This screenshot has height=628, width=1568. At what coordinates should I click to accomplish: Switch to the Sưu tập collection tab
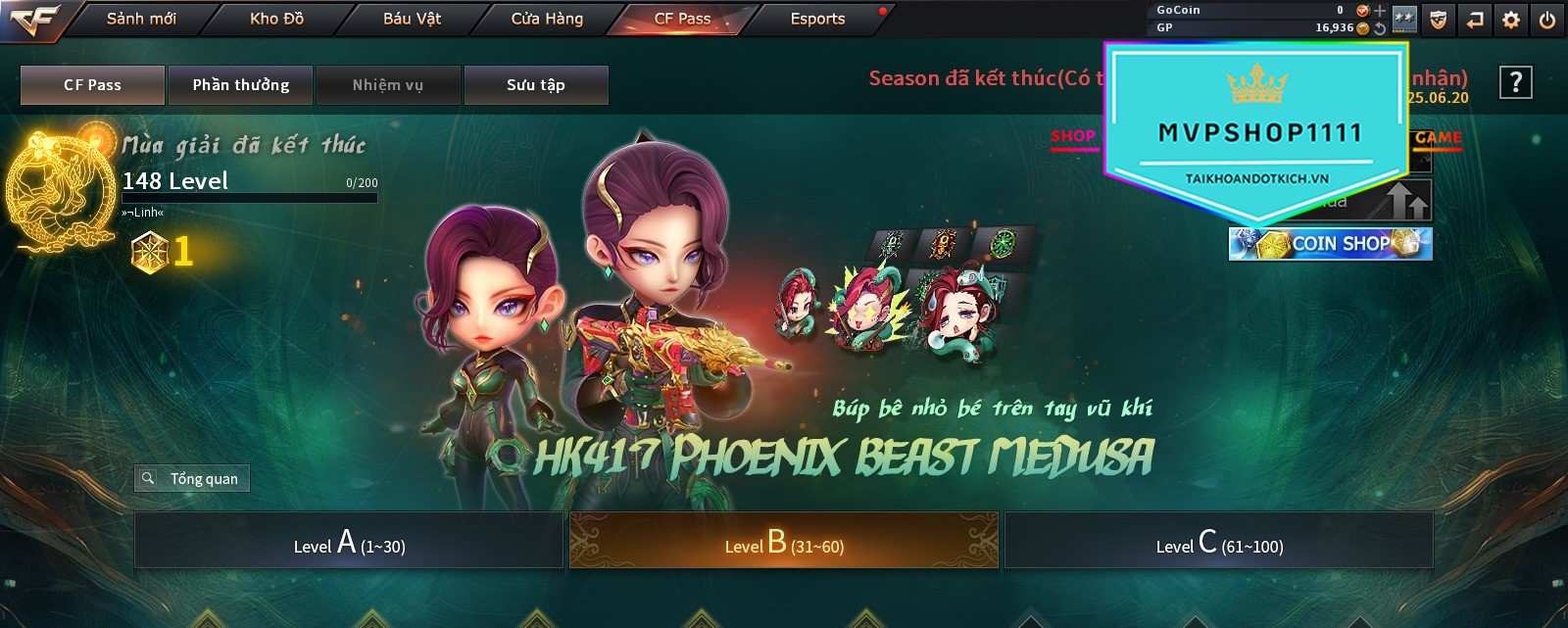[x=536, y=85]
